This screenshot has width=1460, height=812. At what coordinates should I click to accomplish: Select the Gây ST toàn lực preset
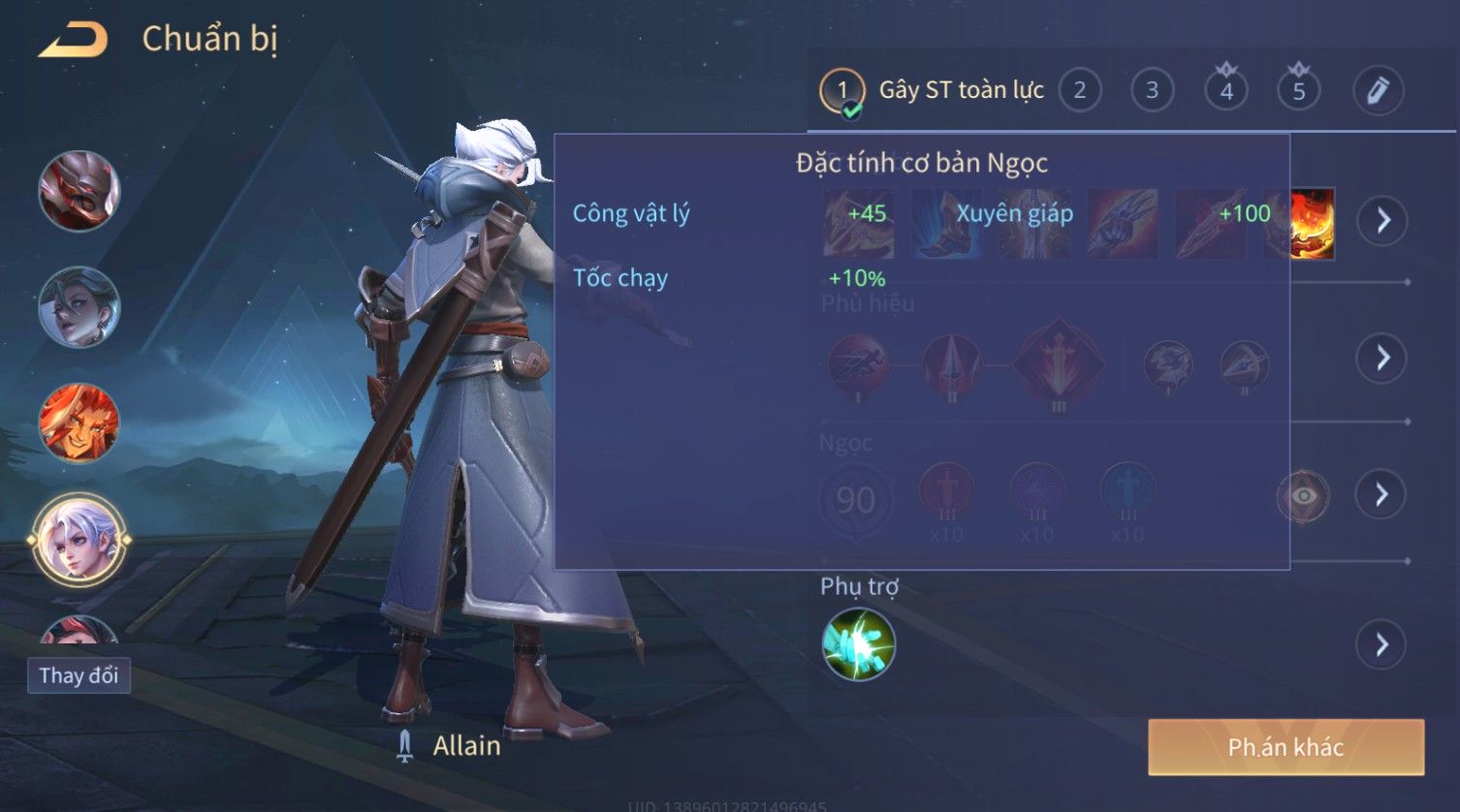pyautogui.click(x=931, y=91)
